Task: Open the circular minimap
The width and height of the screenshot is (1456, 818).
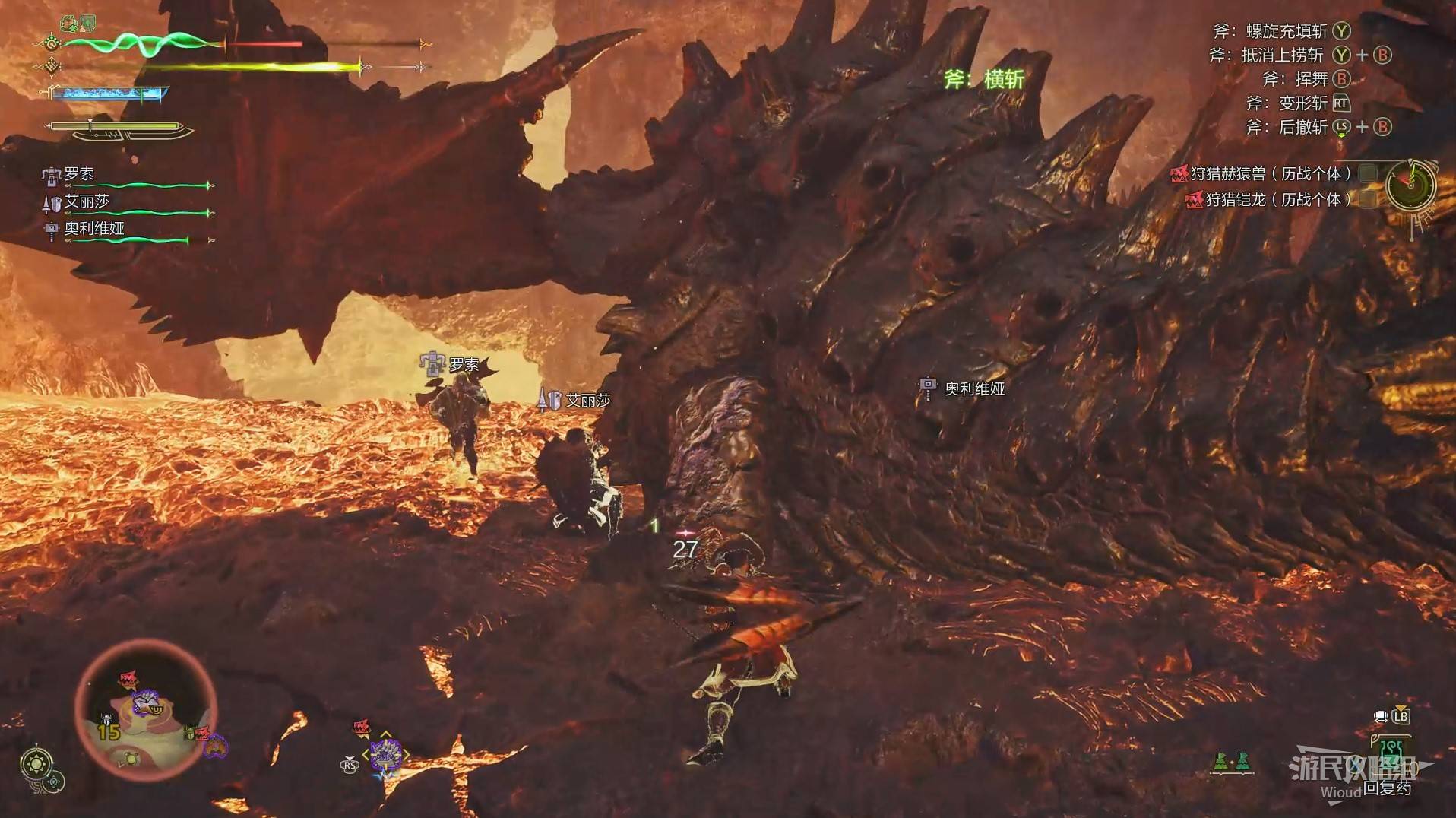Action: coord(147,712)
